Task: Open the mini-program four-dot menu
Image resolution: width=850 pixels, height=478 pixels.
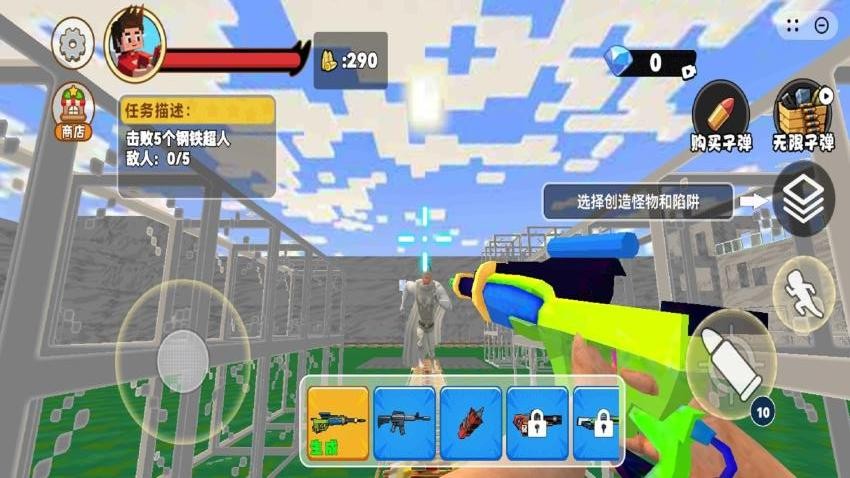Action: (794, 26)
